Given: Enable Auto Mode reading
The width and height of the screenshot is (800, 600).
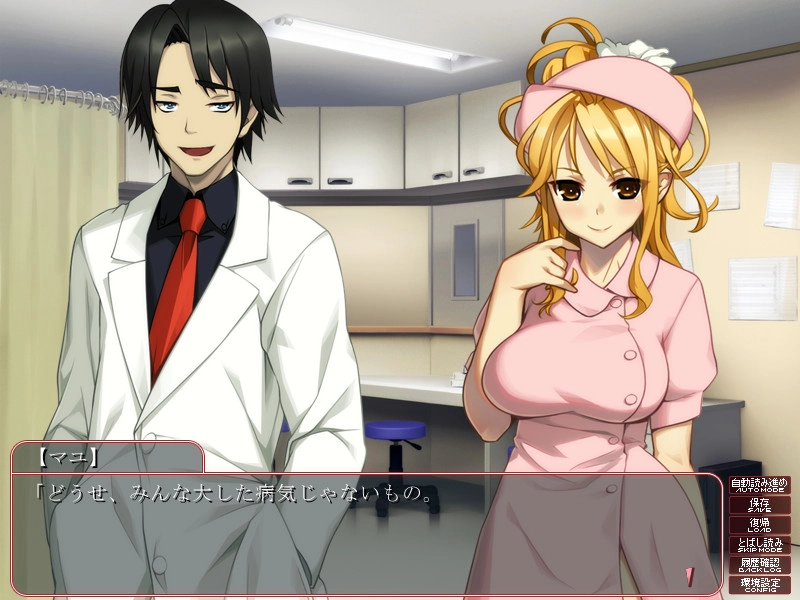Looking at the screenshot, I should (x=759, y=486).
